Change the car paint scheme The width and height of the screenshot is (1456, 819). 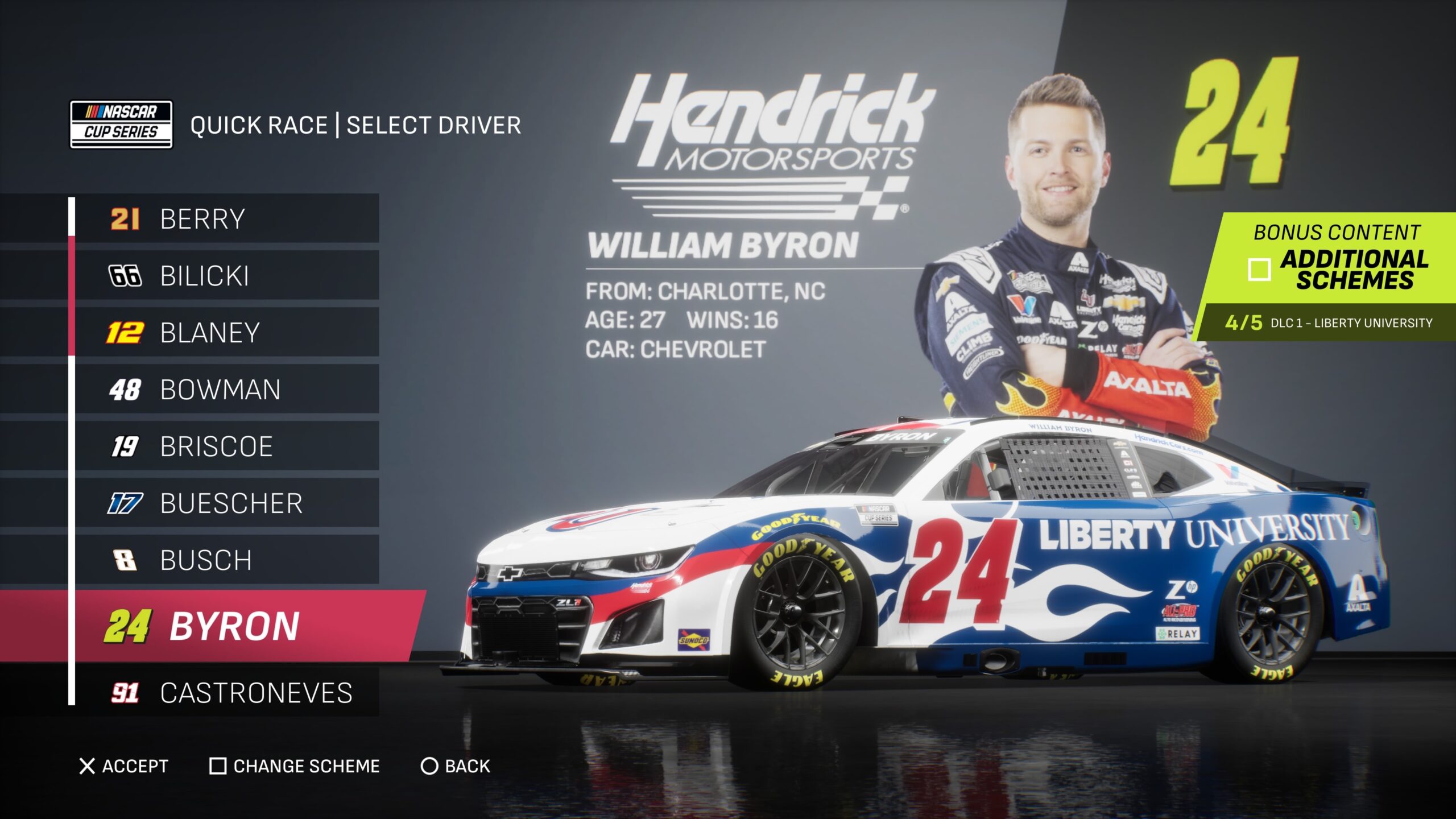tap(295, 766)
